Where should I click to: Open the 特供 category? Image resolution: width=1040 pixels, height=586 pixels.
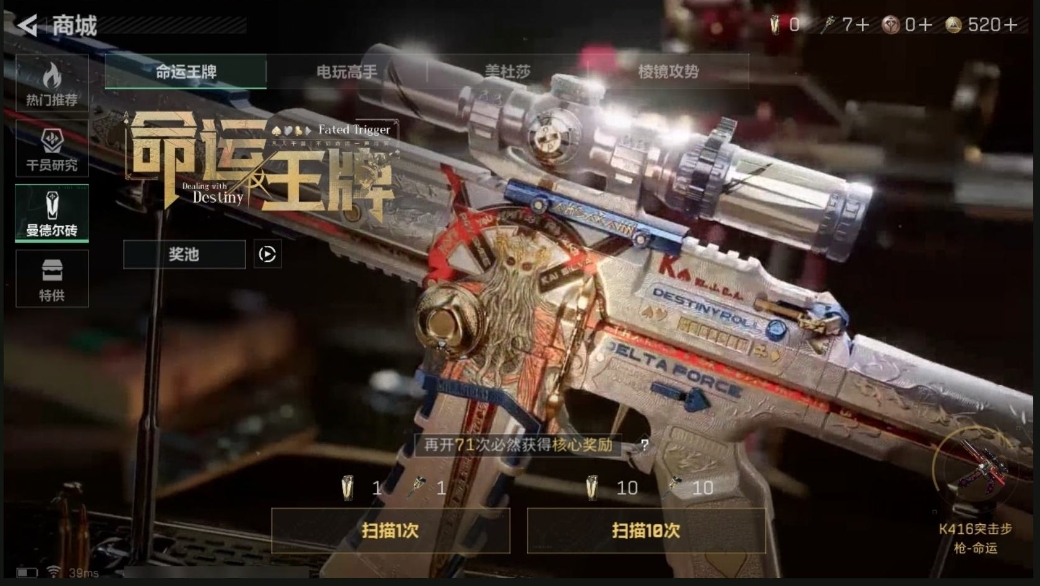[52, 278]
